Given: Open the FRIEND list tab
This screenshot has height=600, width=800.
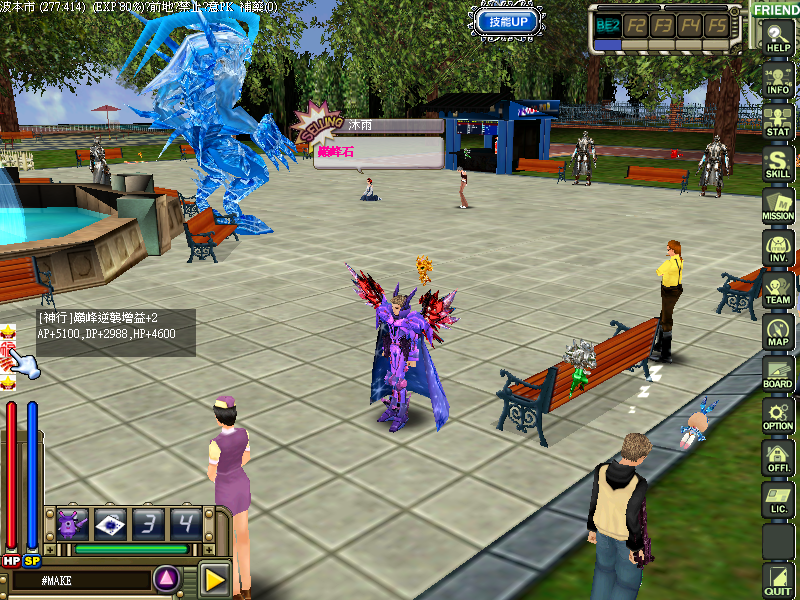Looking at the screenshot, I should click(775, 9).
